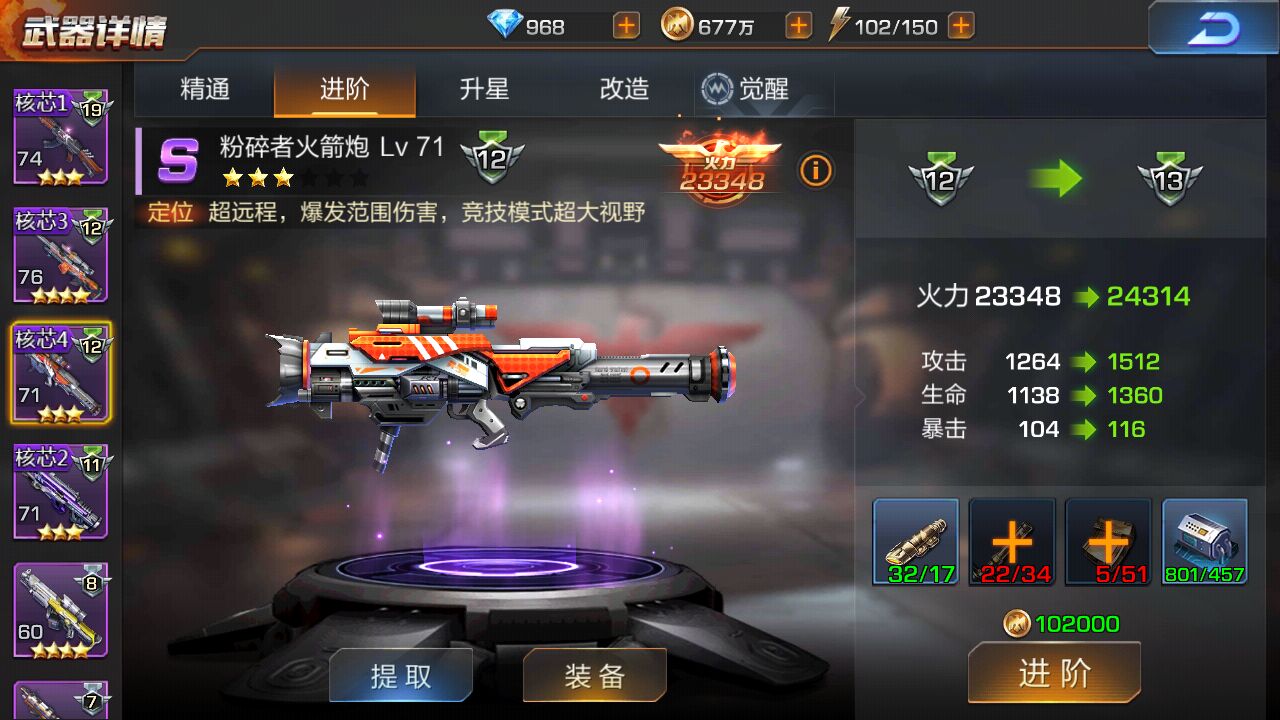Screen dimensions: 1280x720
Task: Open the weapon info (i) icon
Action: 816,171
